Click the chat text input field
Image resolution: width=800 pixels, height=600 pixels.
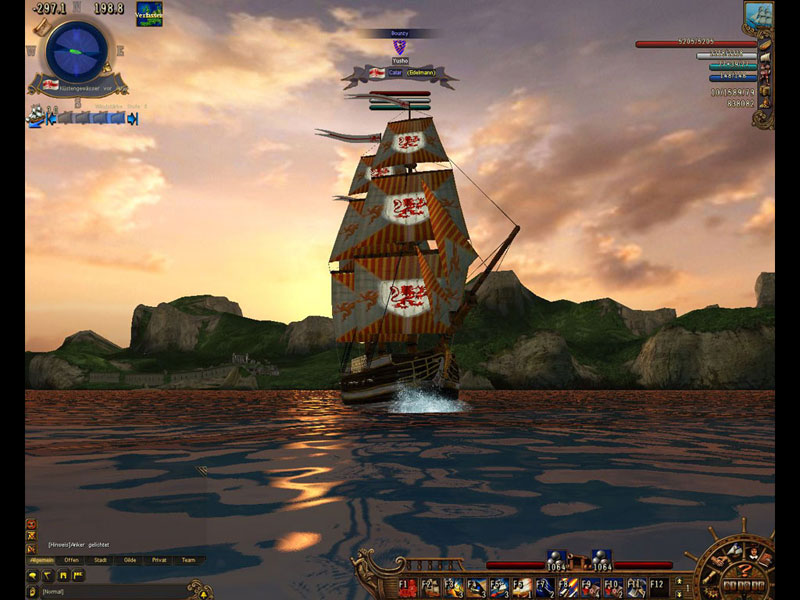(110, 592)
